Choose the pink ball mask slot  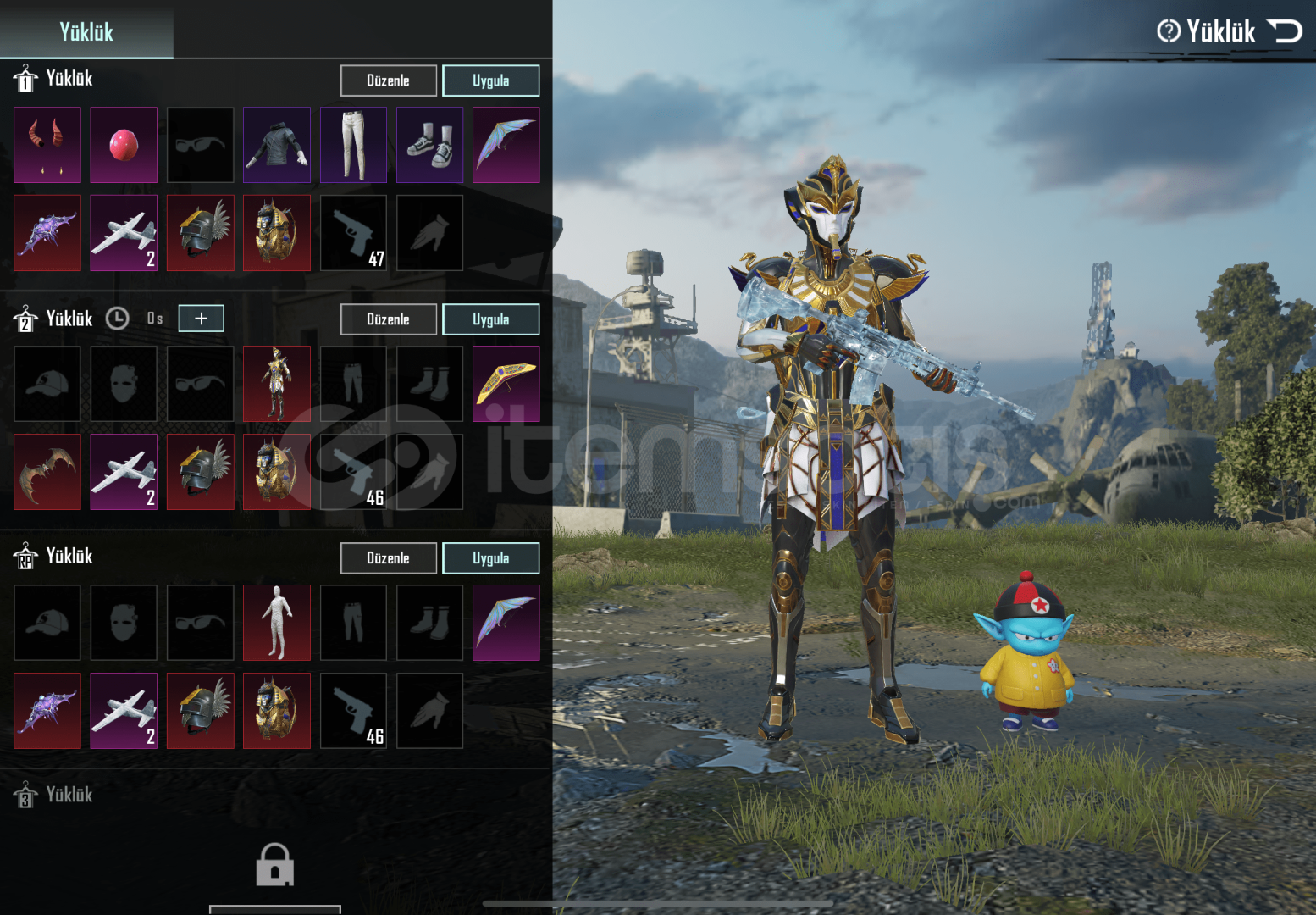tap(124, 145)
